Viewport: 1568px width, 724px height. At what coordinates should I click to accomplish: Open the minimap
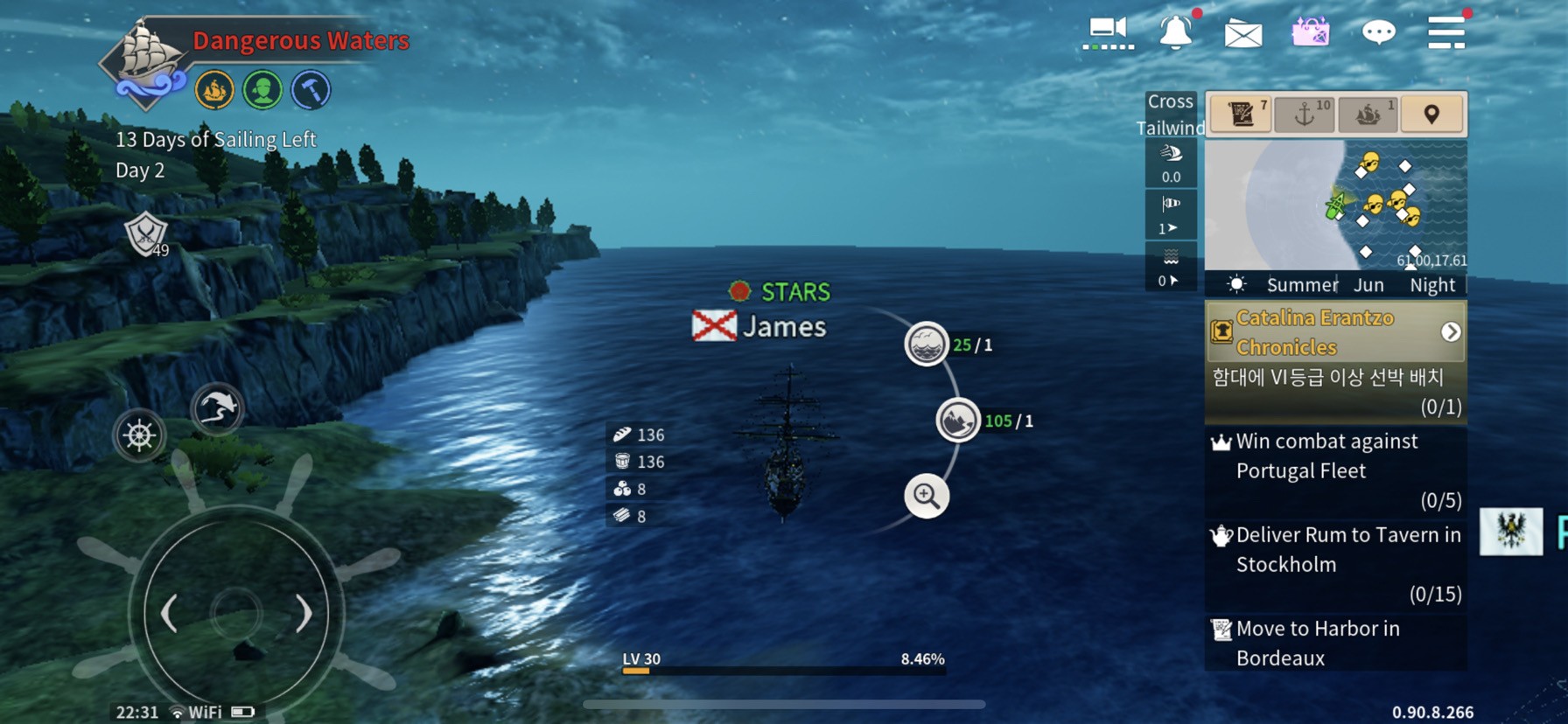(1335, 205)
